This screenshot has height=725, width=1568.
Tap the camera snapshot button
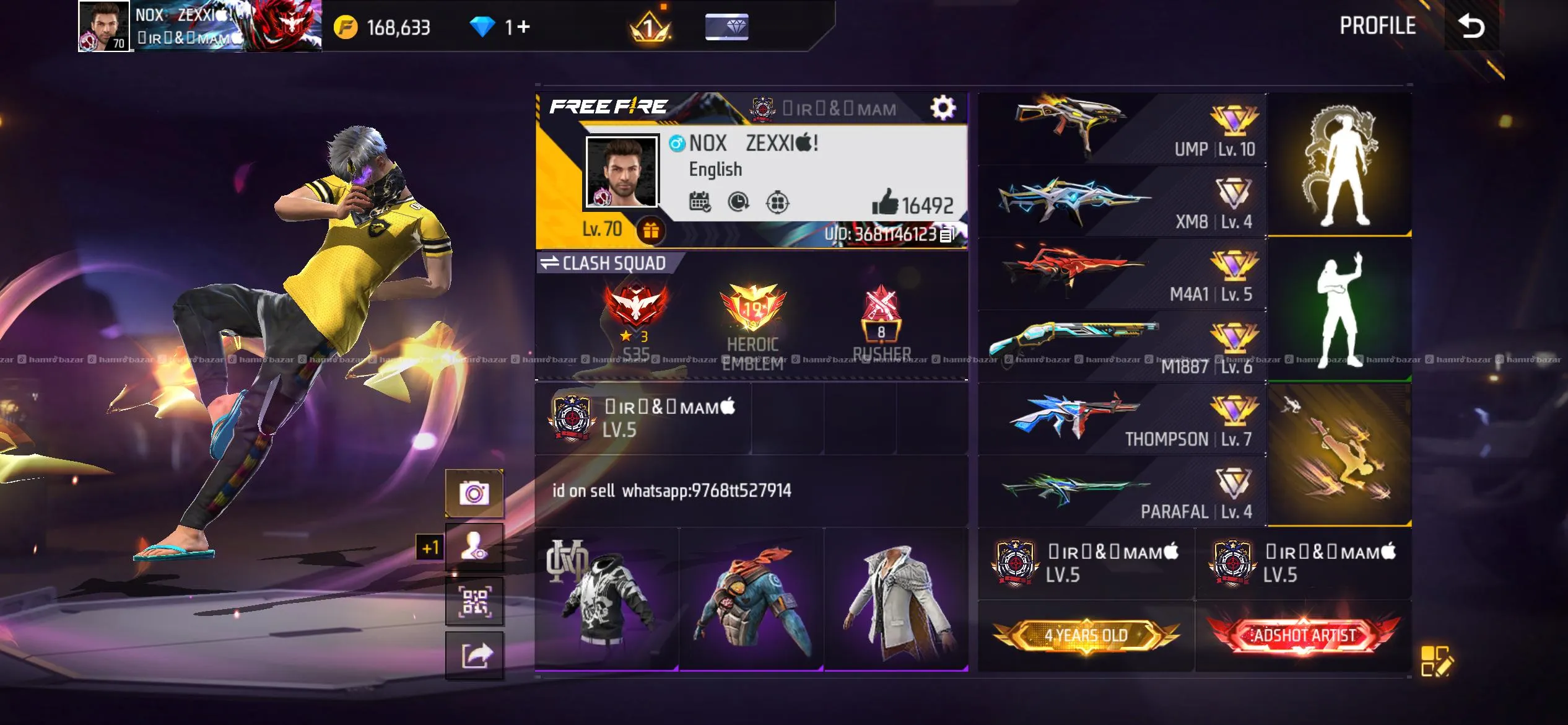(474, 493)
